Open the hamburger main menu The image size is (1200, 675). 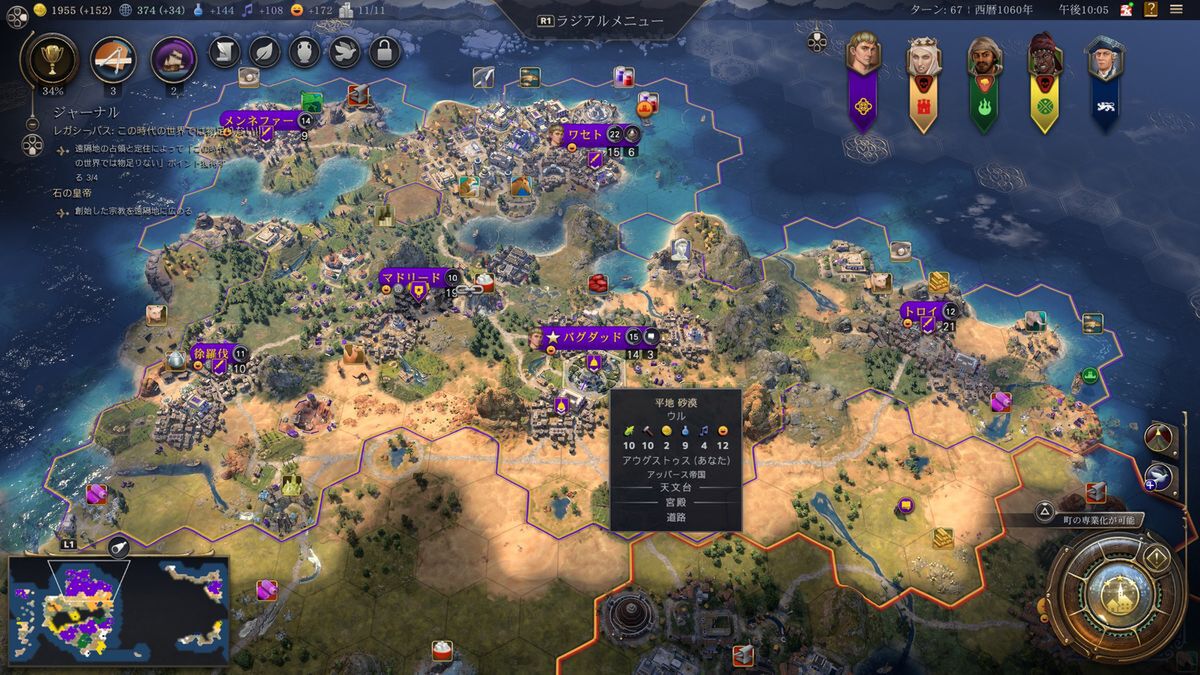[1176, 10]
